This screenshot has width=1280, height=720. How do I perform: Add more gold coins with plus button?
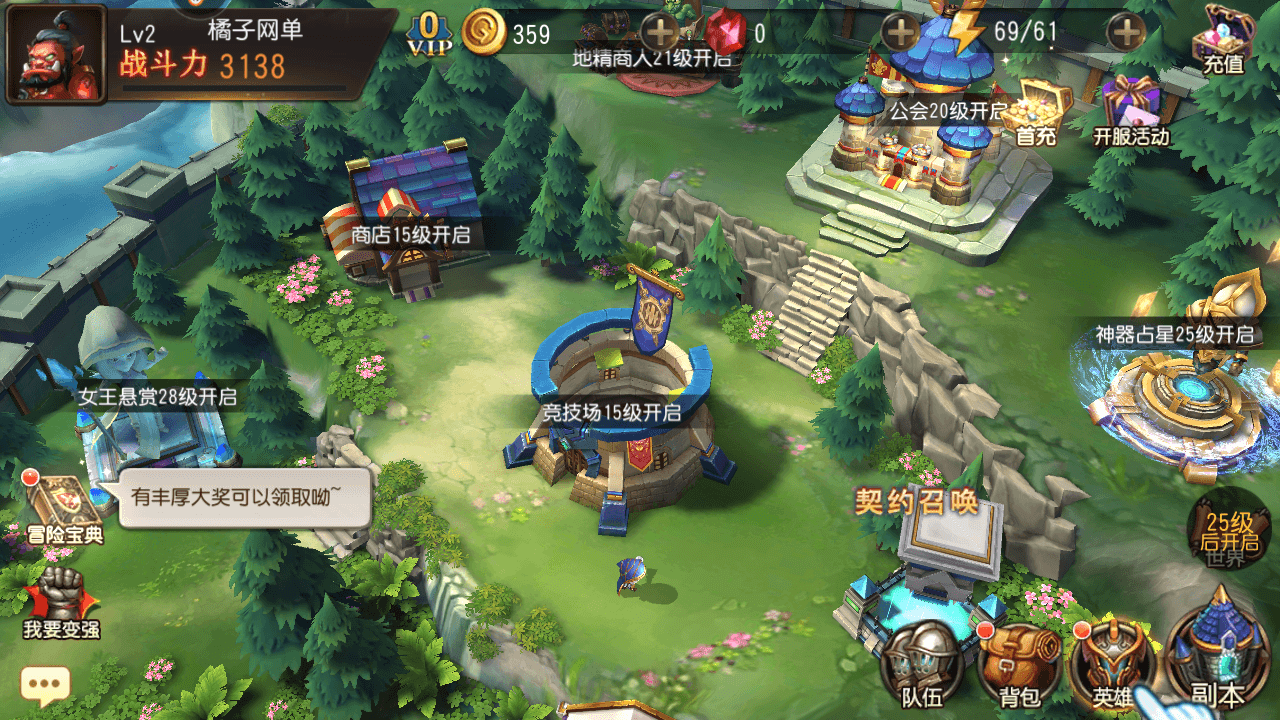(660, 33)
